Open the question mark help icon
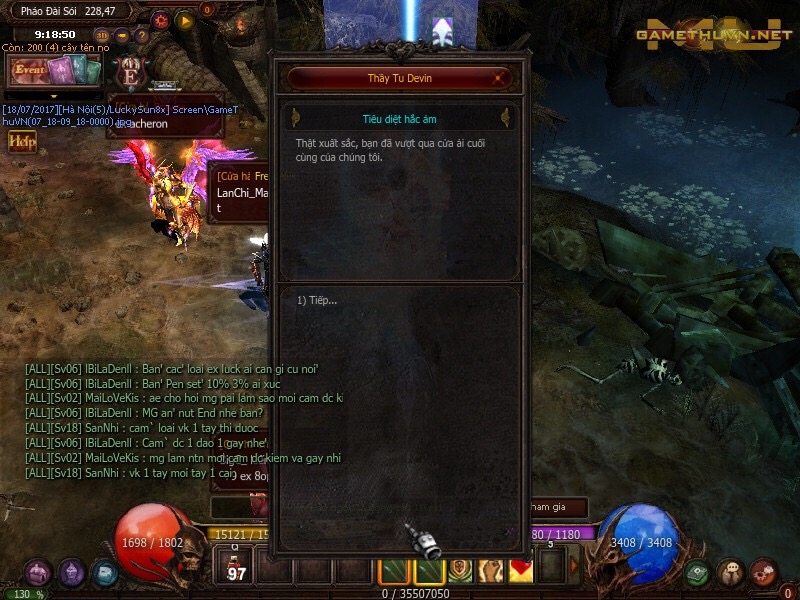Screen dimensions: 800x600 pos(142,36)
